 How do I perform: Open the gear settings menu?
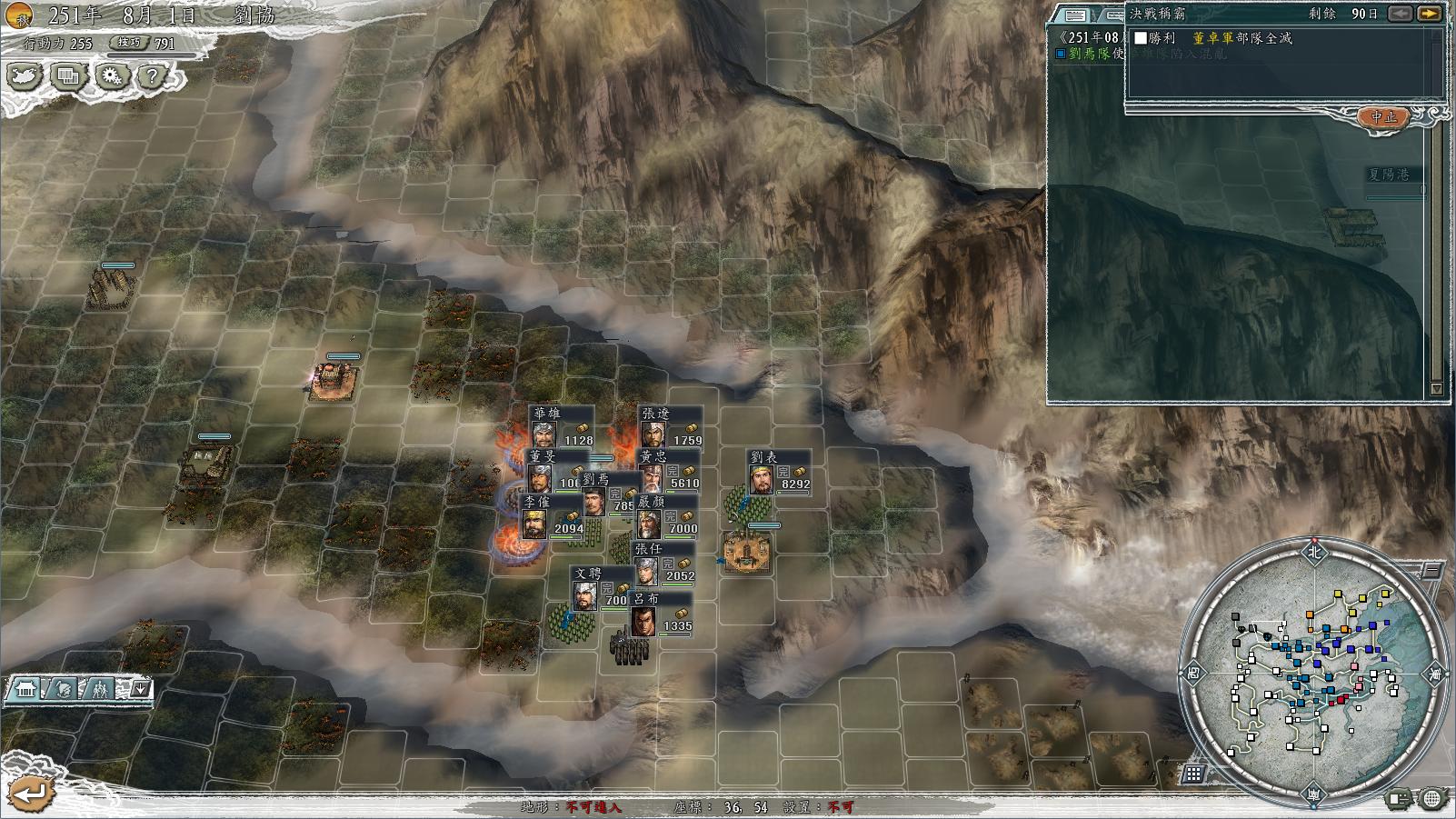coord(112,76)
